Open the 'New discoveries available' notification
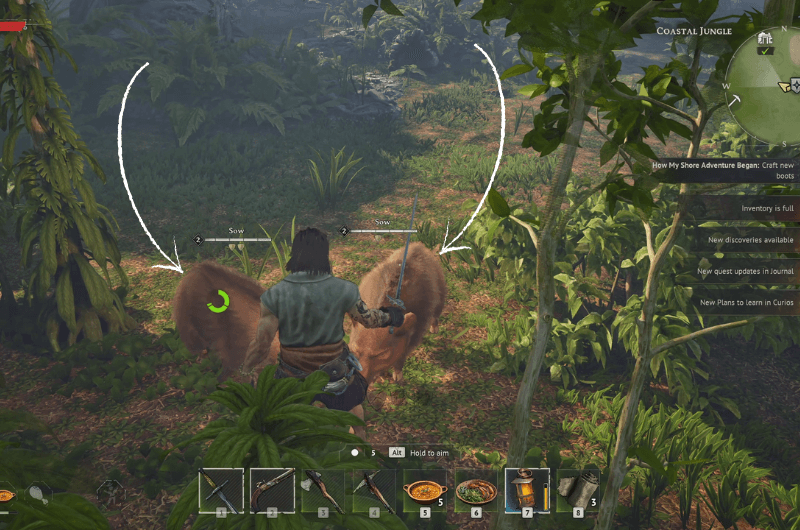Viewport: 800px width, 530px height. tap(750, 240)
